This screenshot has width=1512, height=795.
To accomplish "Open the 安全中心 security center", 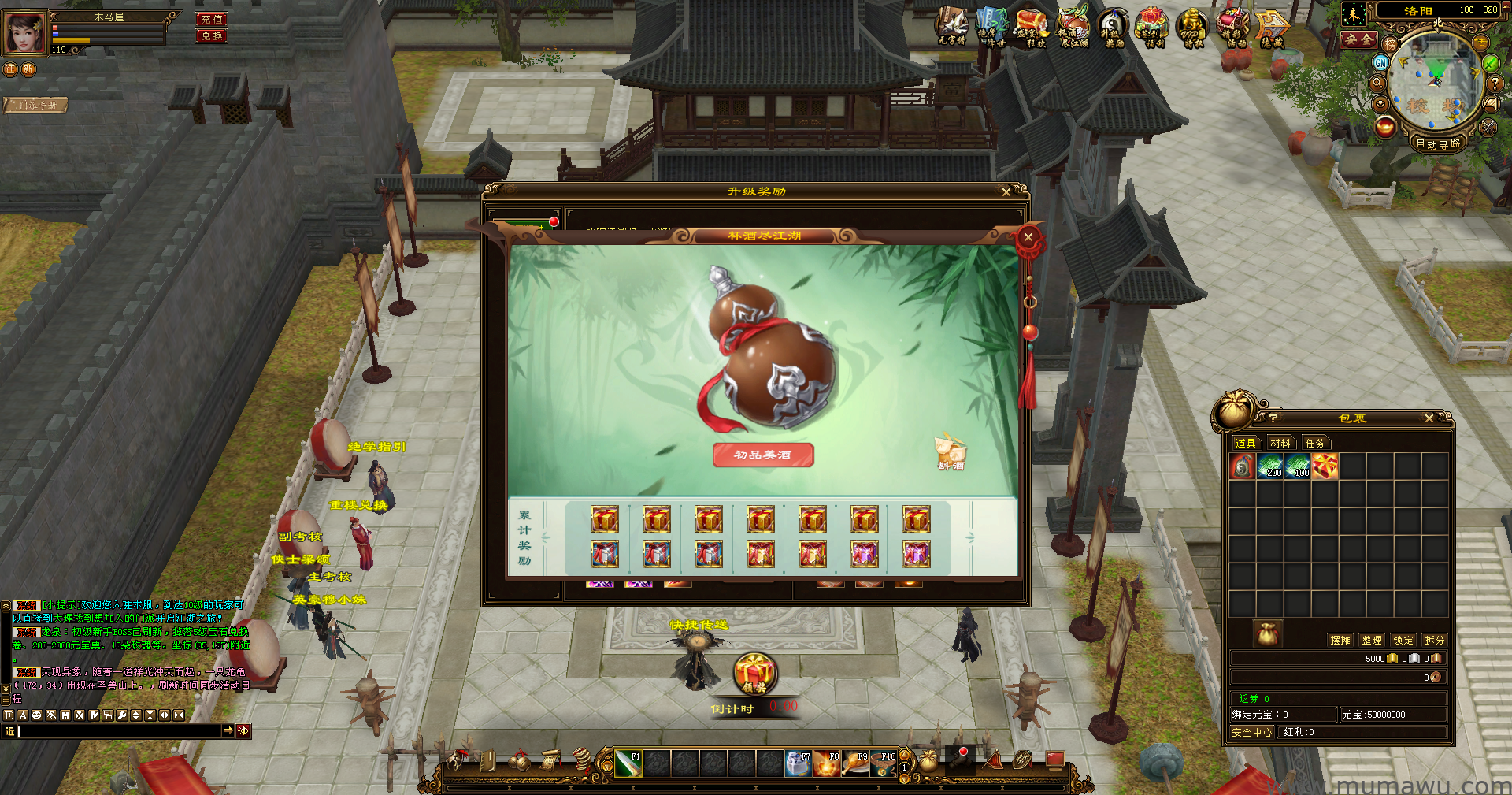I will tap(1252, 732).
